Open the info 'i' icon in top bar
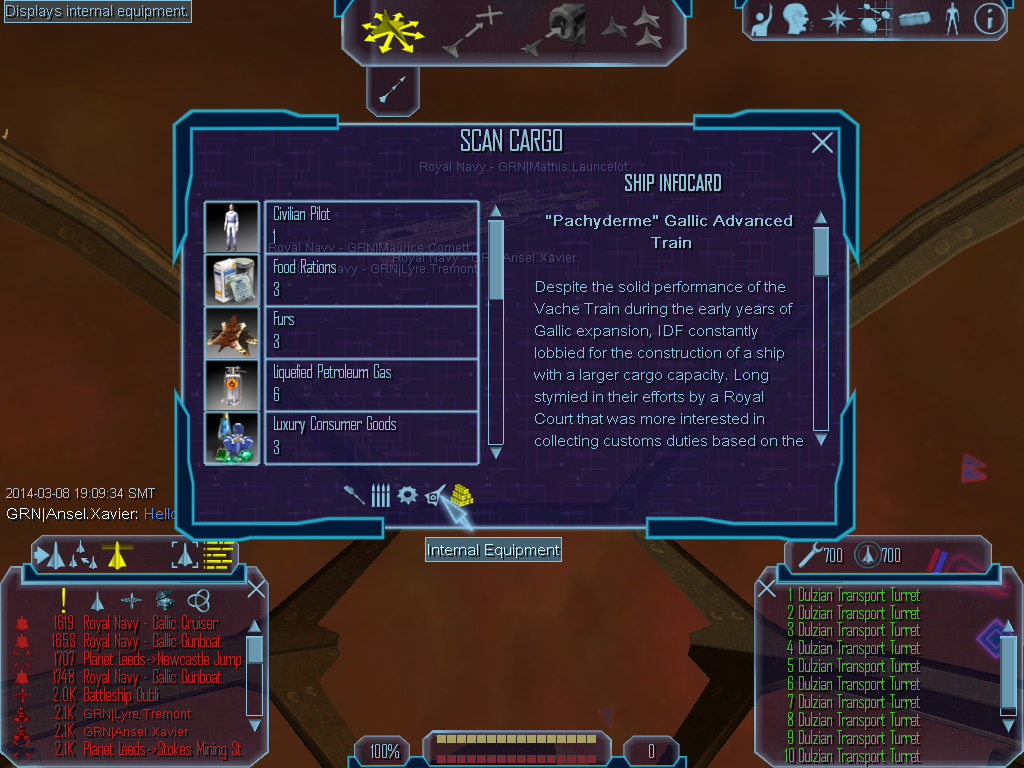 (x=988, y=19)
